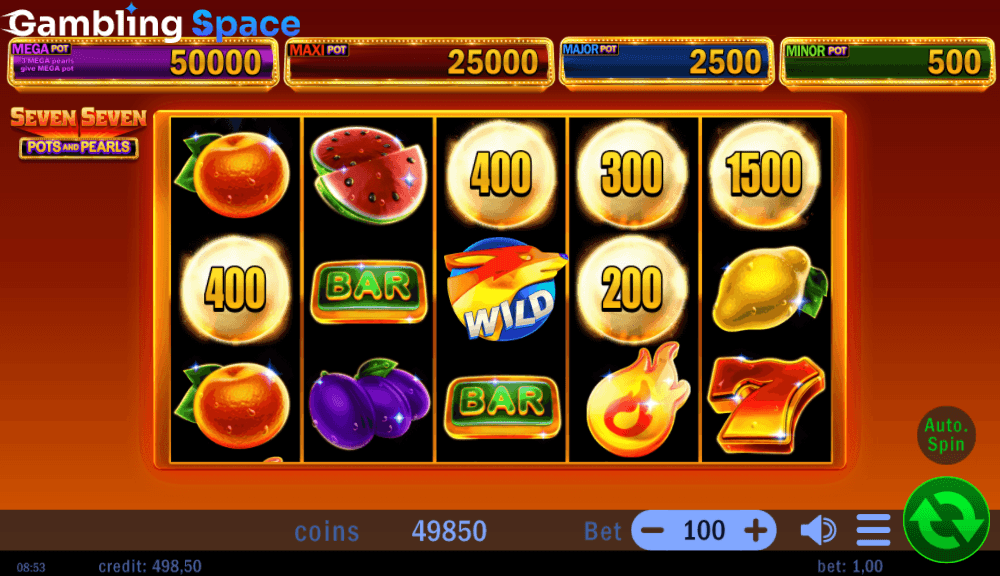Screen dimensions: 1000x576
Task: Open the hamburger menu
Action: [x=873, y=530]
